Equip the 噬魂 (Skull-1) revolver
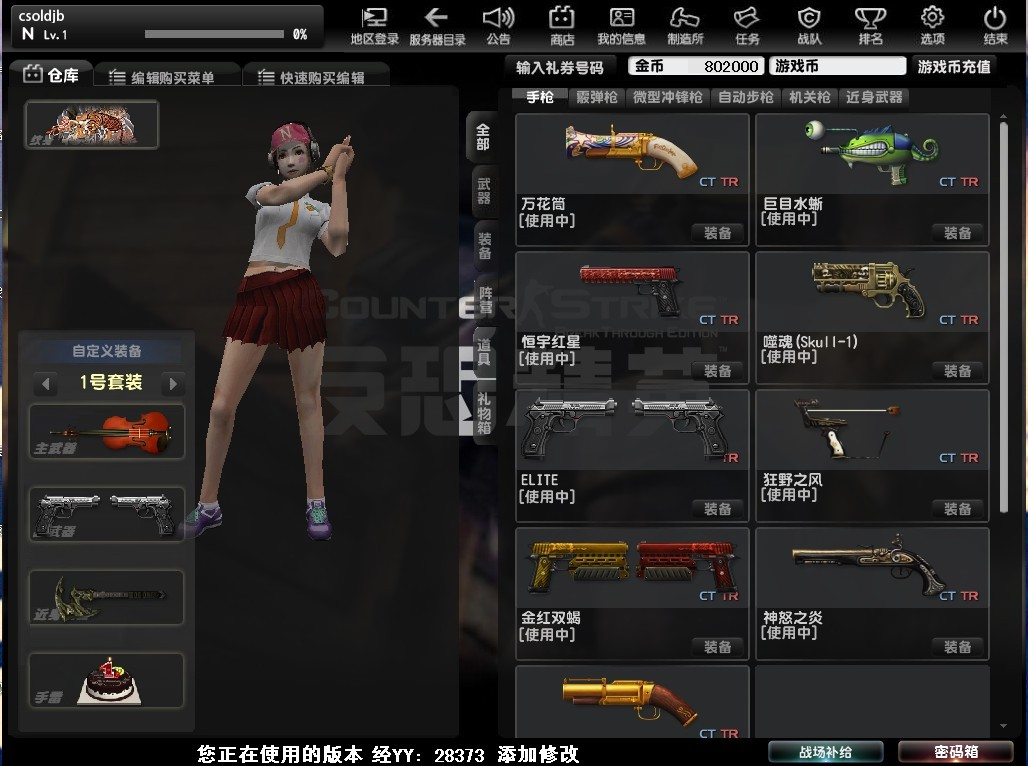The width and height of the screenshot is (1028, 766). coord(957,371)
